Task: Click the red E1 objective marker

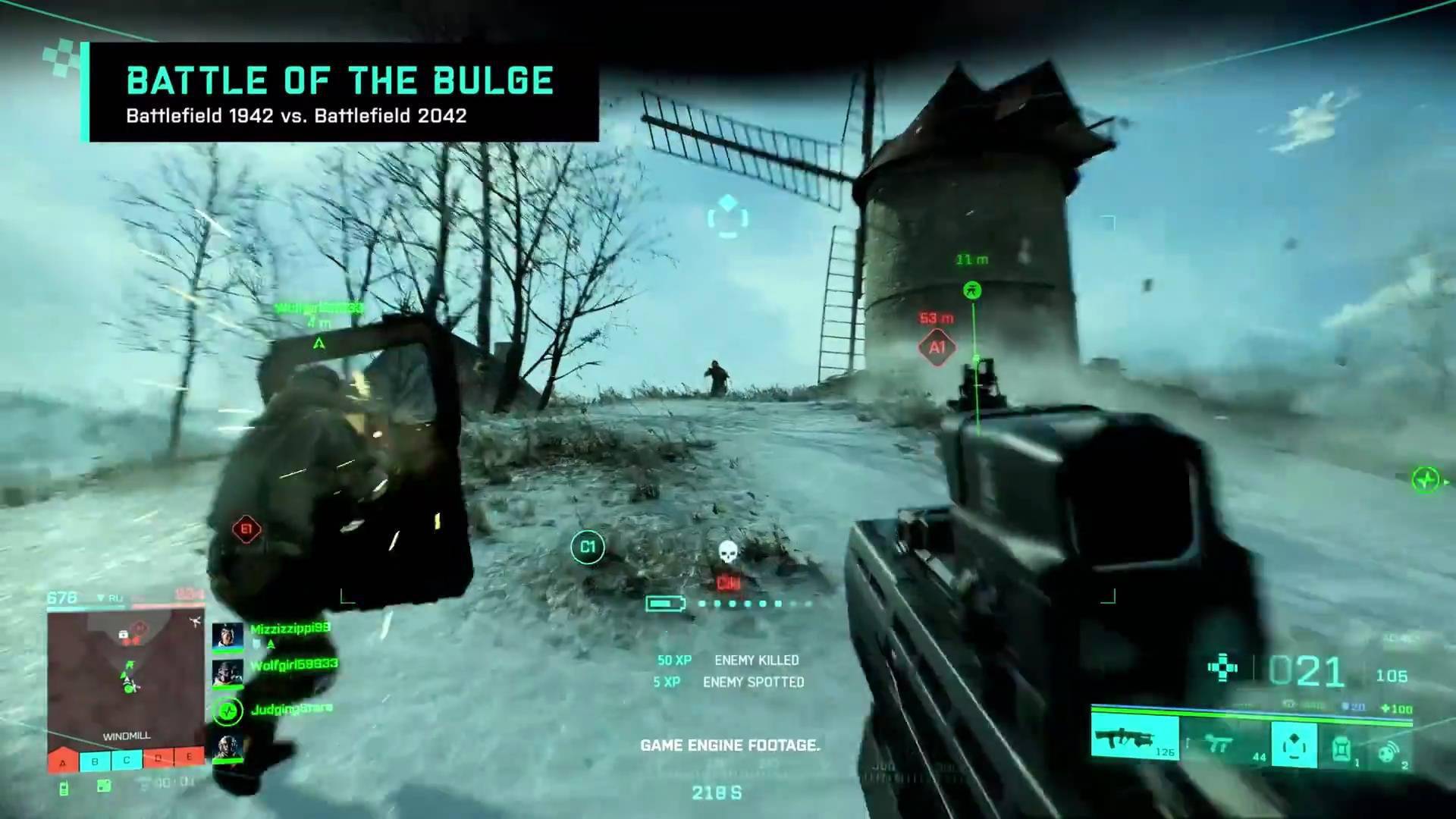Action: pos(246,529)
